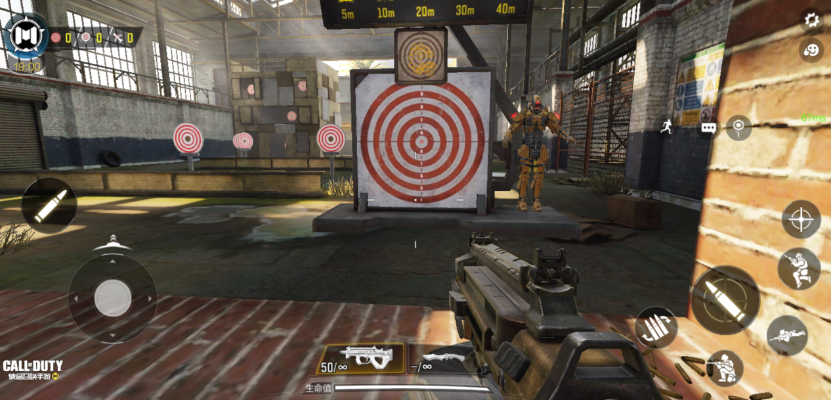Image resolution: width=831 pixels, height=400 pixels.
Task: Open the chat speech bubble icon
Action: (x=708, y=128)
